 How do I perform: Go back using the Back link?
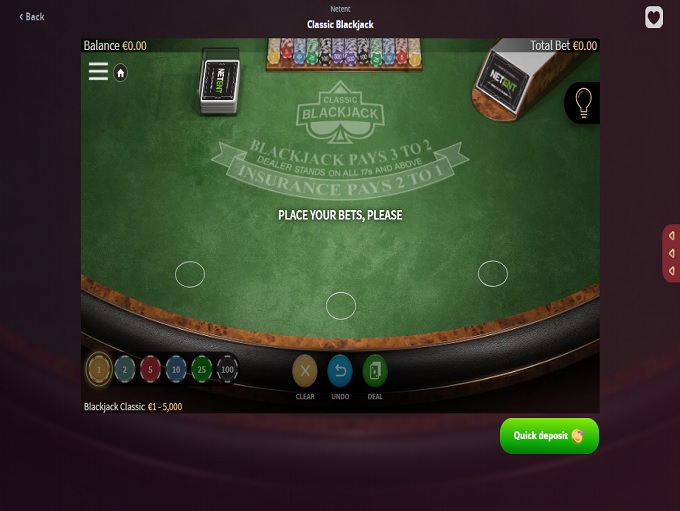point(32,17)
